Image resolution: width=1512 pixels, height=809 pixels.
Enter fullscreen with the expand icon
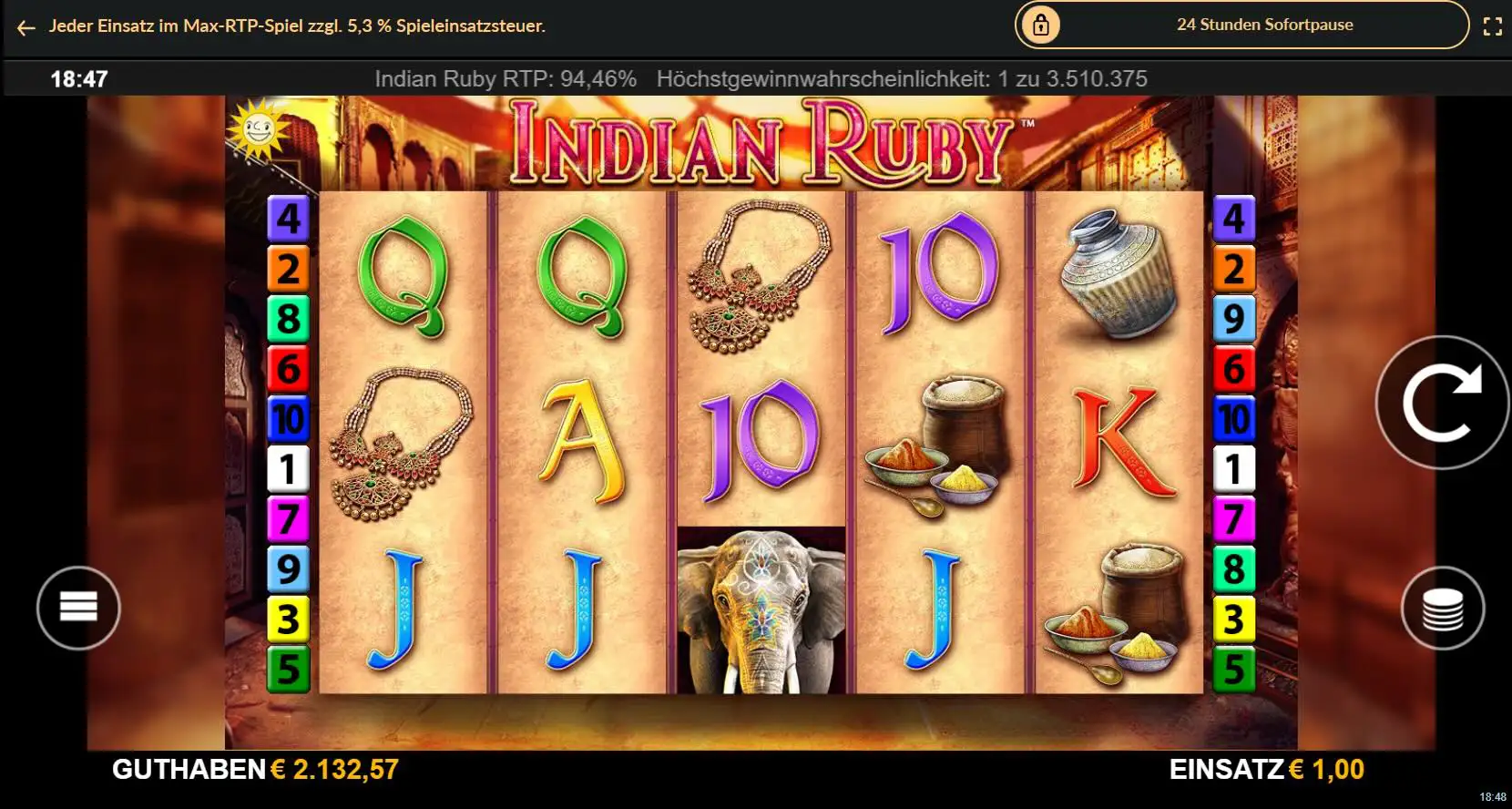tap(1492, 26)
